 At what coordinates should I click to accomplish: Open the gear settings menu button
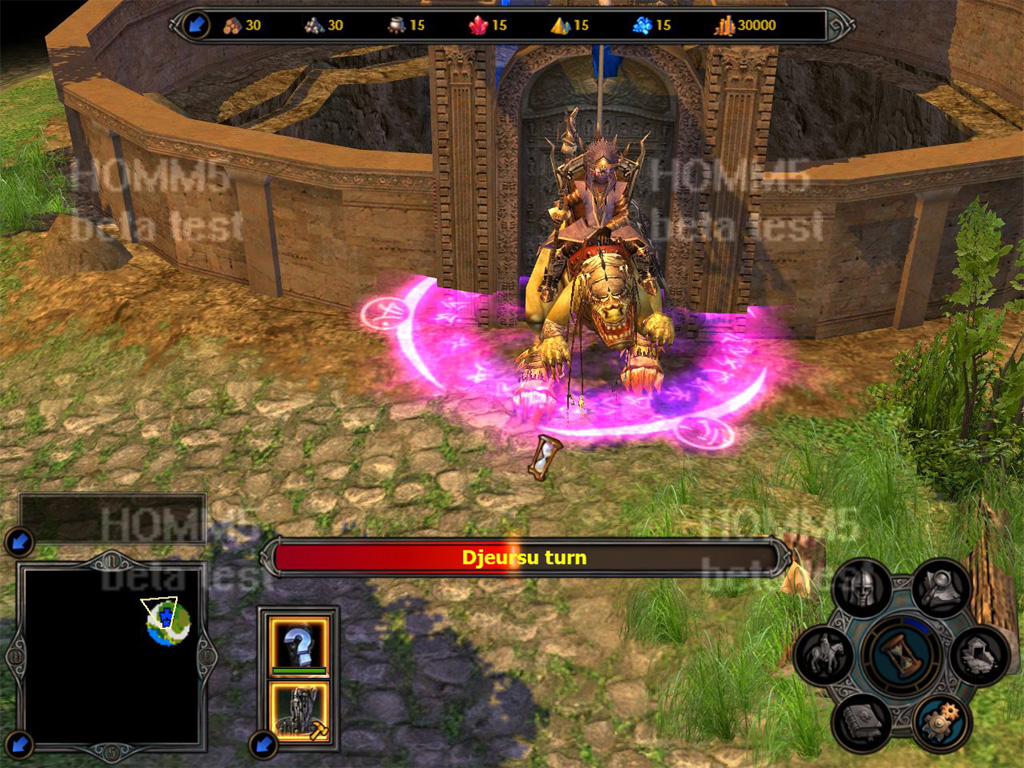[940, 722]
